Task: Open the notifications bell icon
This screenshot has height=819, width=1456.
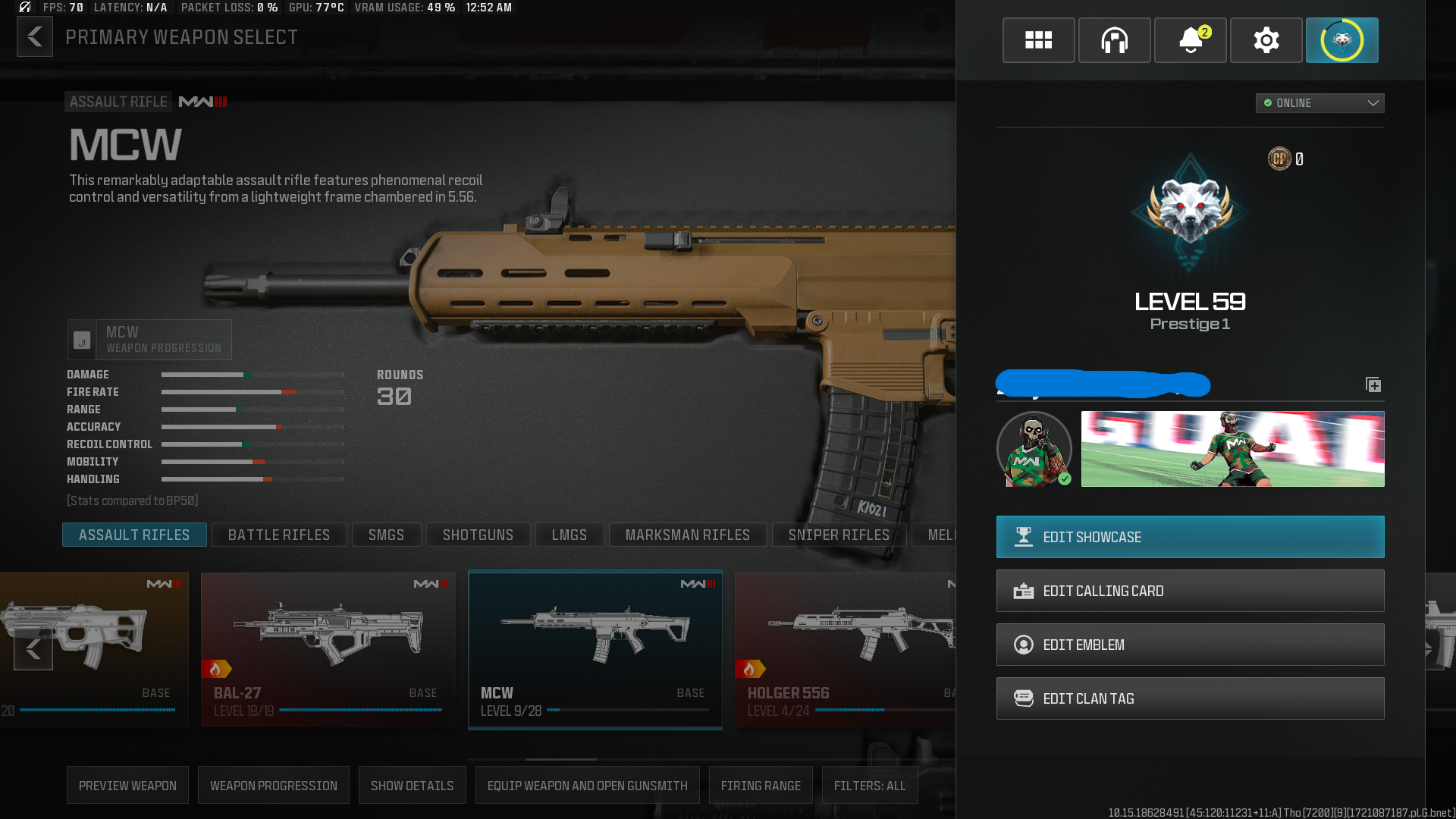Action: 1190,40
